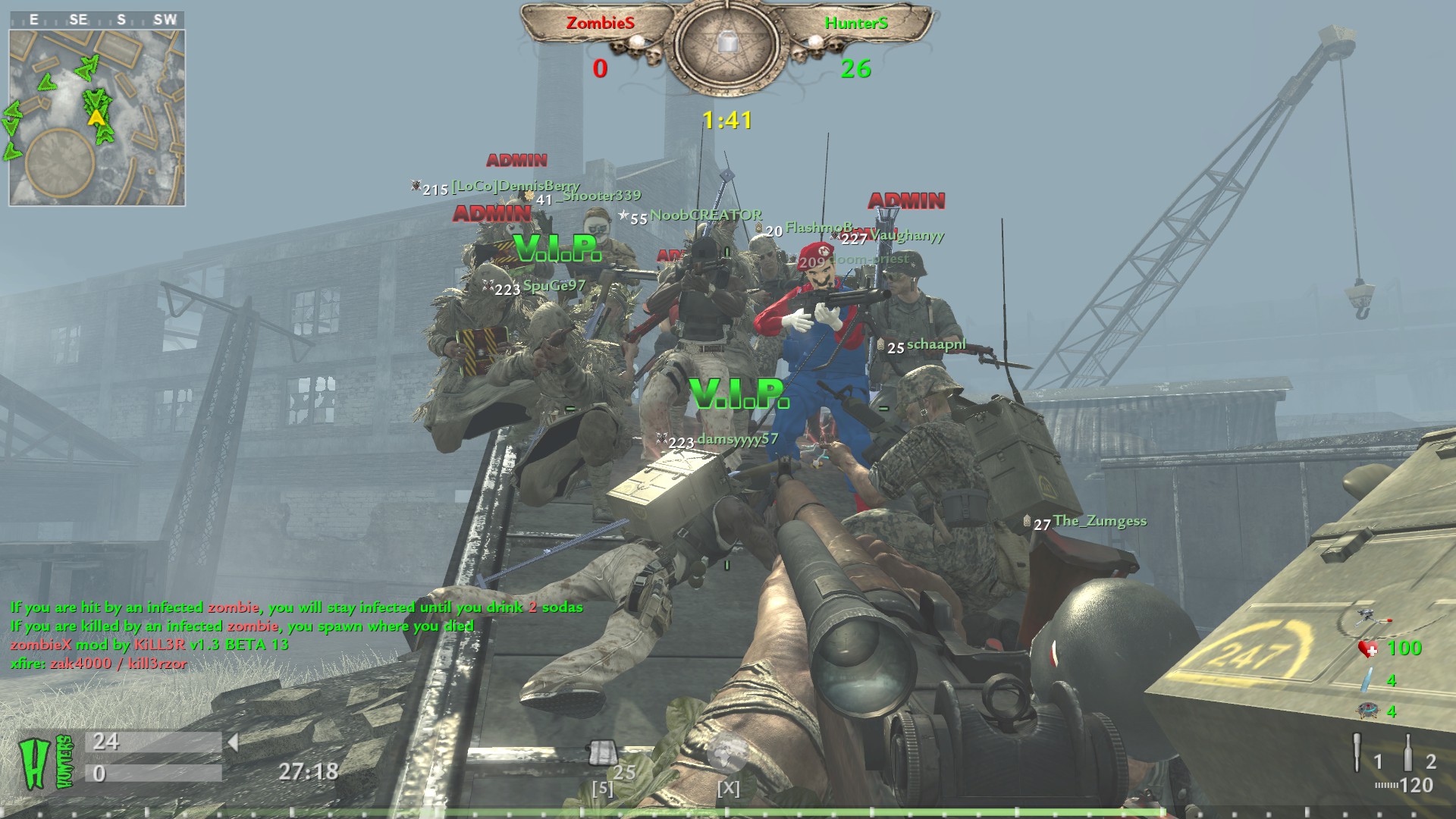Select the green Hunters team logo

click(45, 762)
